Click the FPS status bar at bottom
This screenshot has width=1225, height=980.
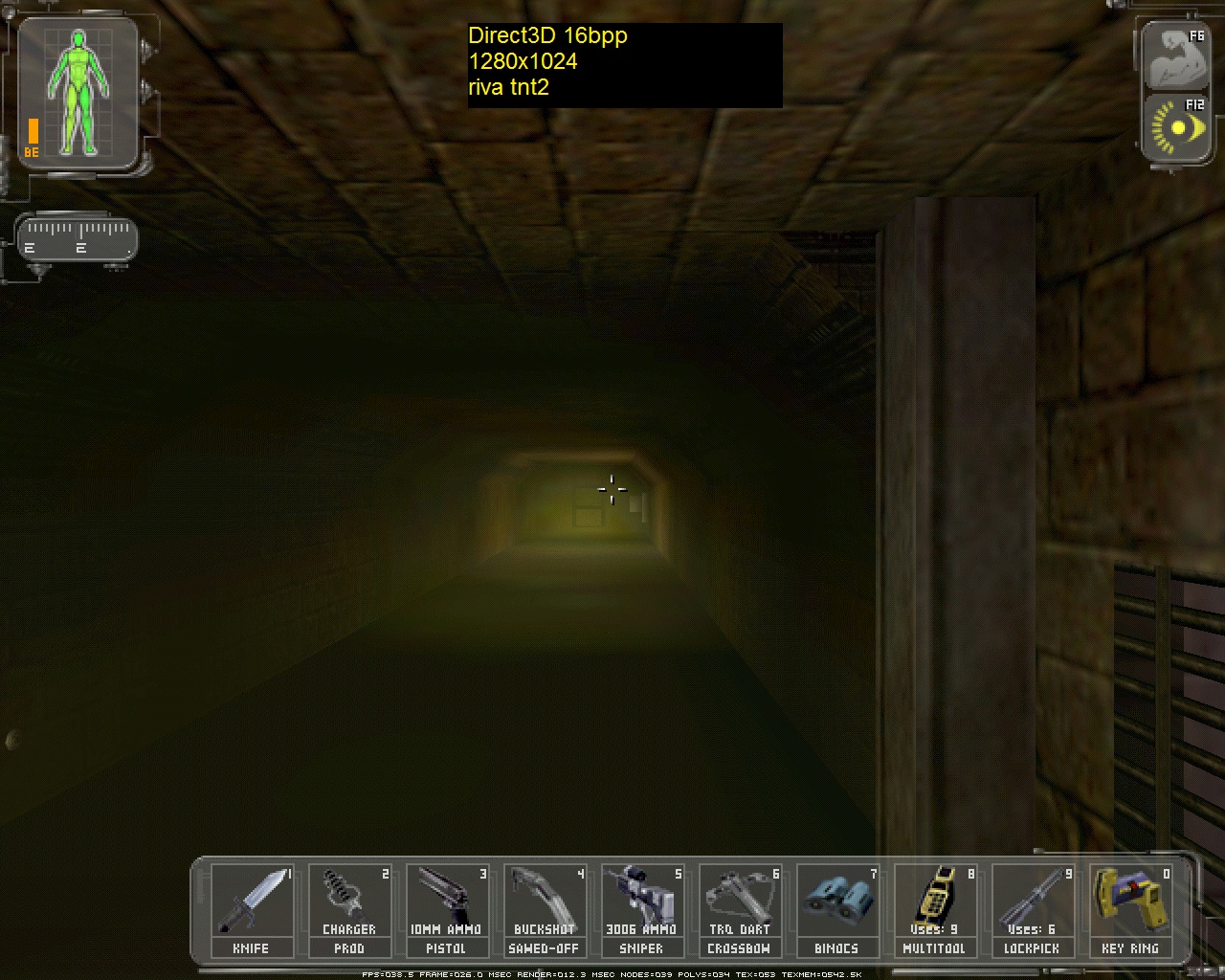click(612, 974)
